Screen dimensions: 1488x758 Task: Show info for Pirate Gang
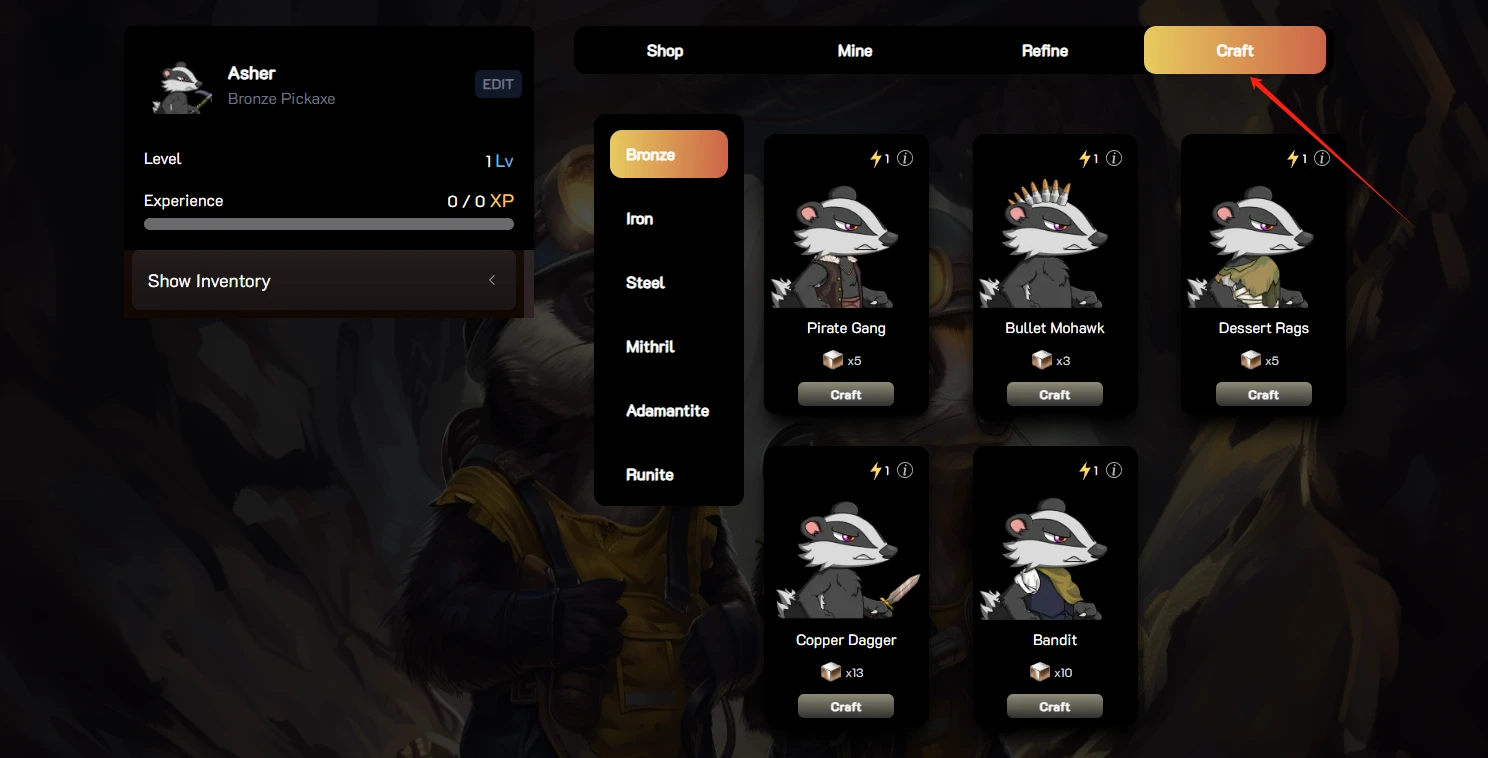(x=905, y=158)
